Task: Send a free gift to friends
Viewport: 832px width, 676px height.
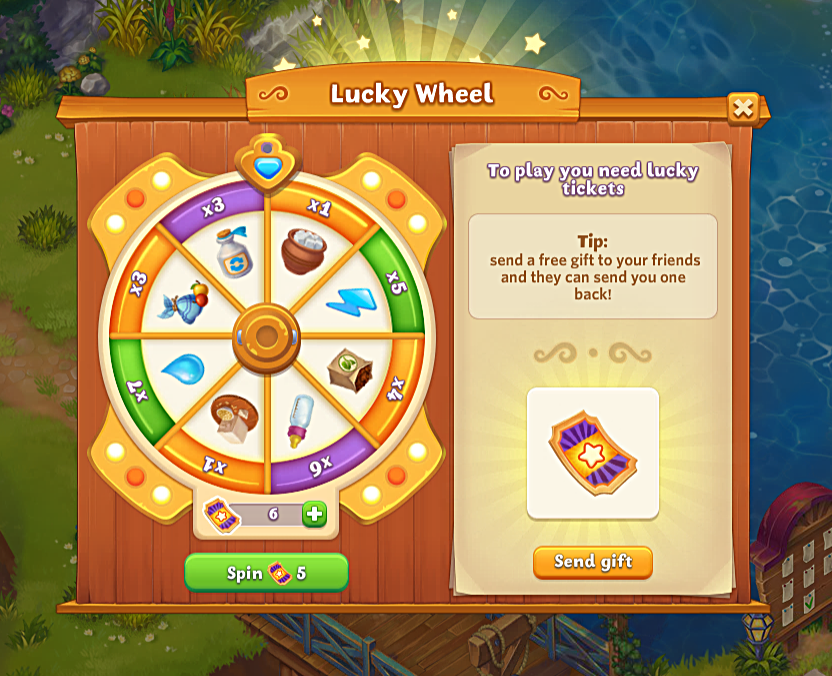Action: click(x=592, y=562)
